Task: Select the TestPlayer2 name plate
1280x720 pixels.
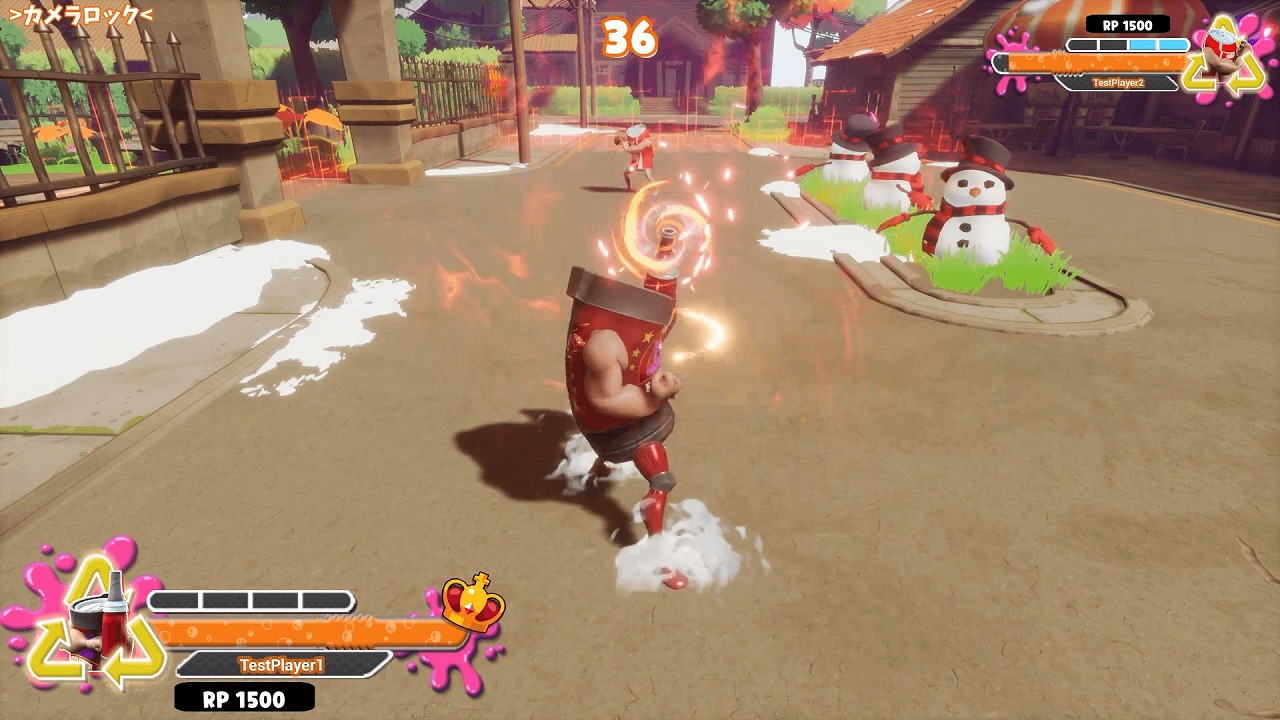Action: [x=1117, y=84]
